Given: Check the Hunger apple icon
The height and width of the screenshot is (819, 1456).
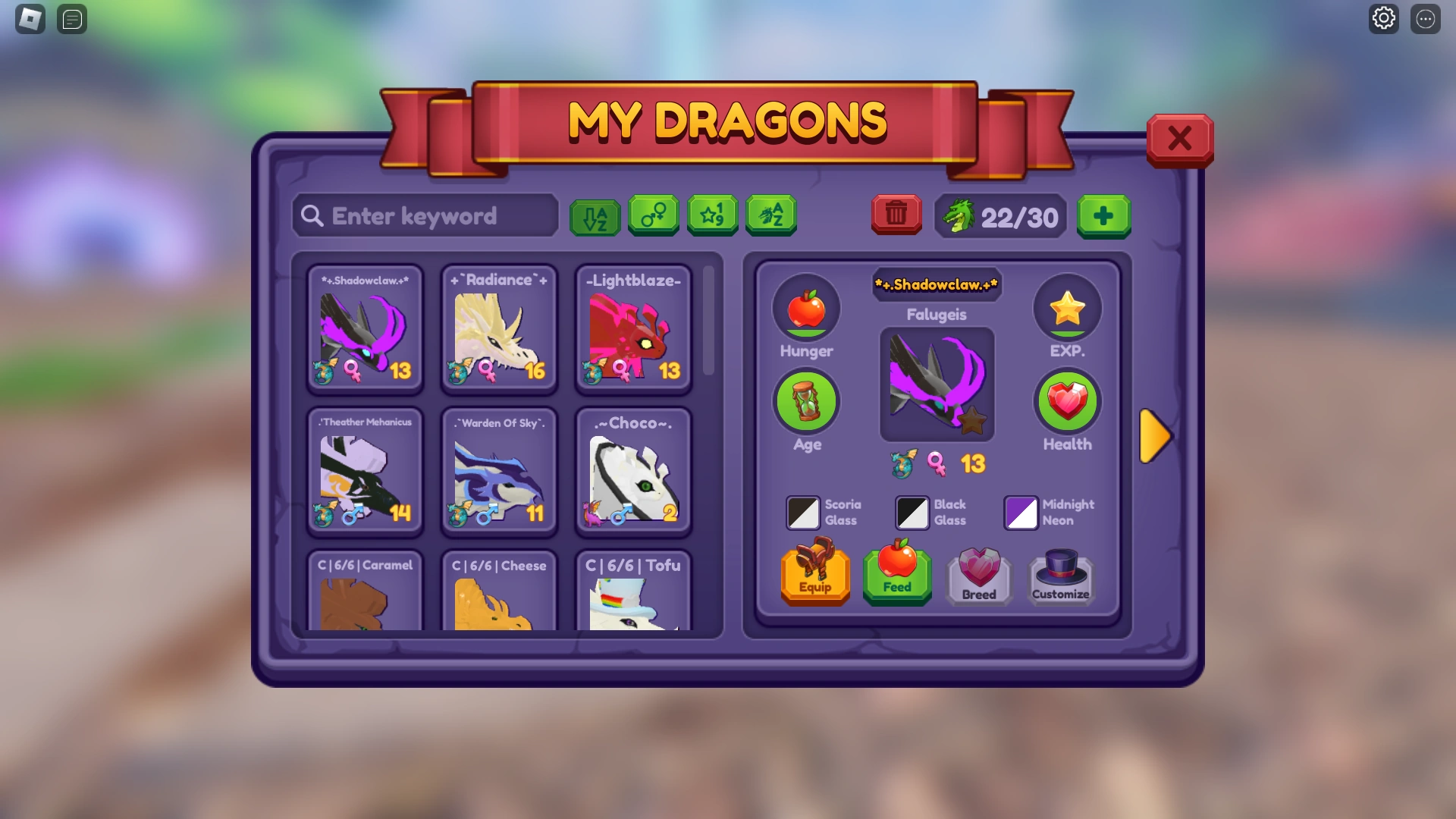Looking at the screenshot, I should coord(806,308).
